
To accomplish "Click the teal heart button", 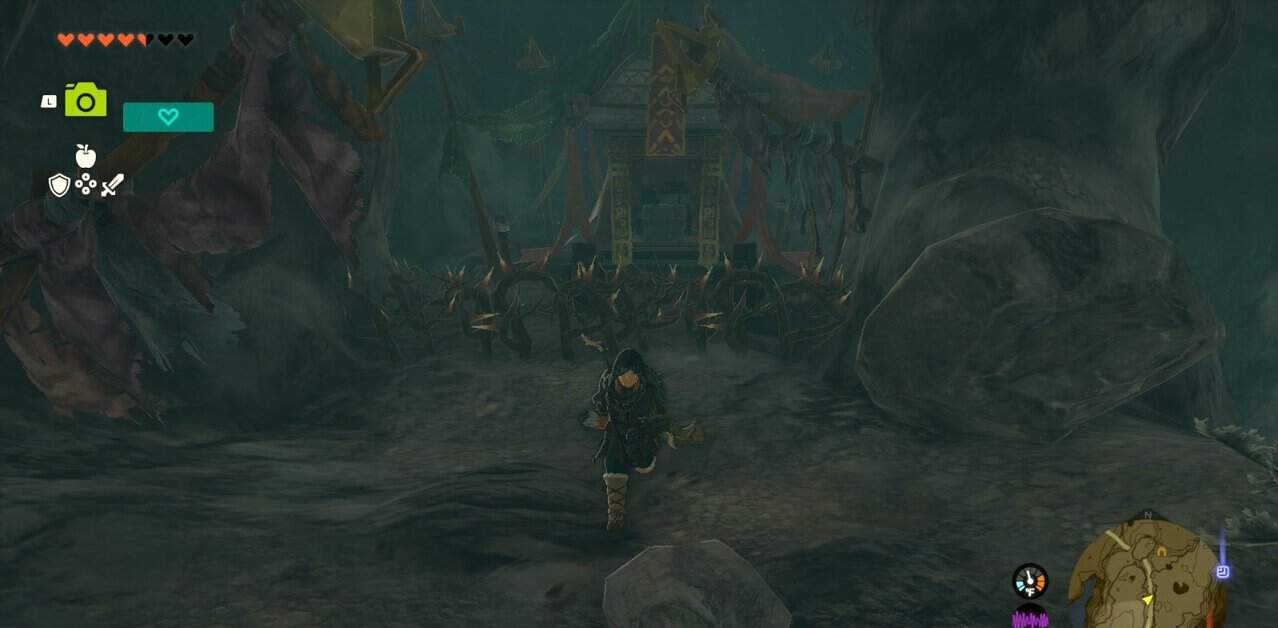I will [168, 117].
